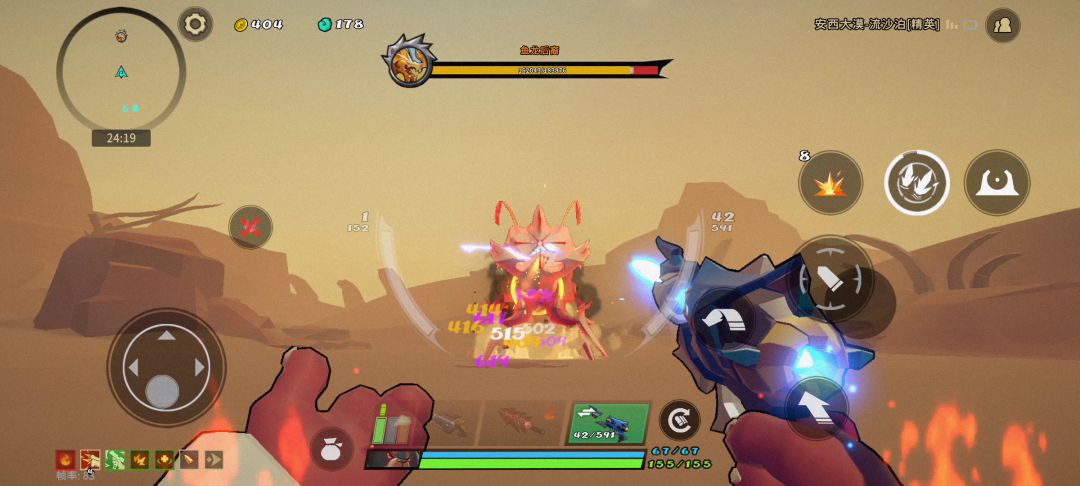Image resolution: width=1080 pixels, height=486 pixels.
Task: Use the triple-claw hero skill
Action: pos(916,183)
